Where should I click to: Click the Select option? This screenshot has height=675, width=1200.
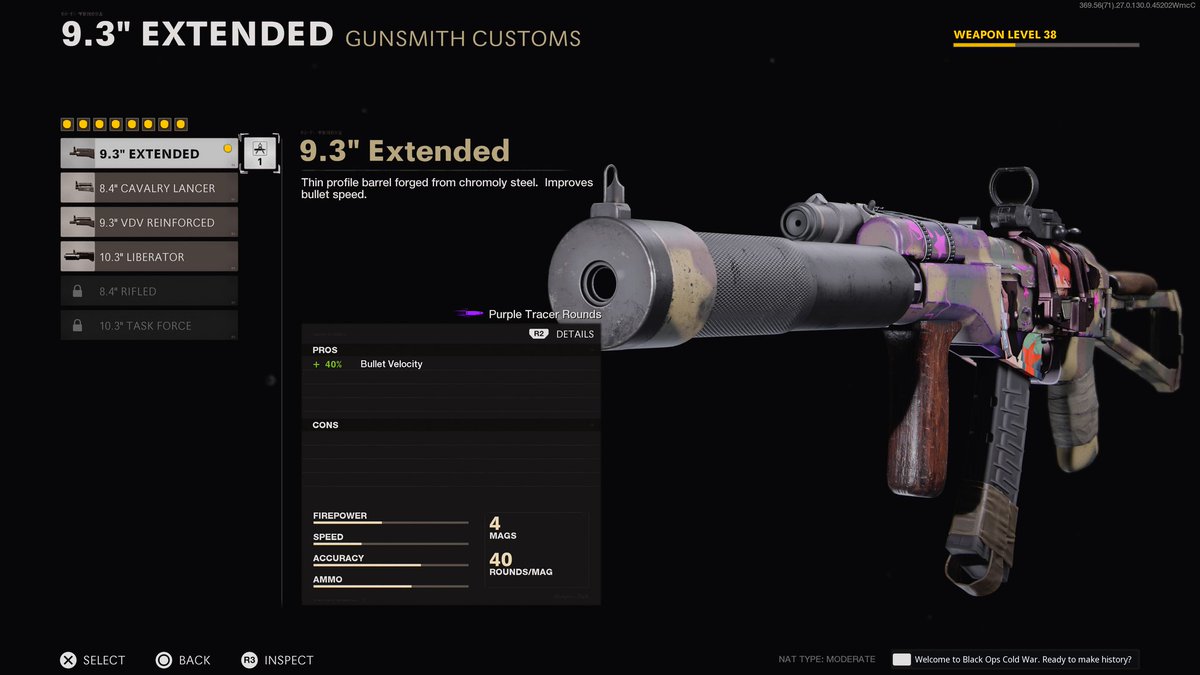pos(92,660)
